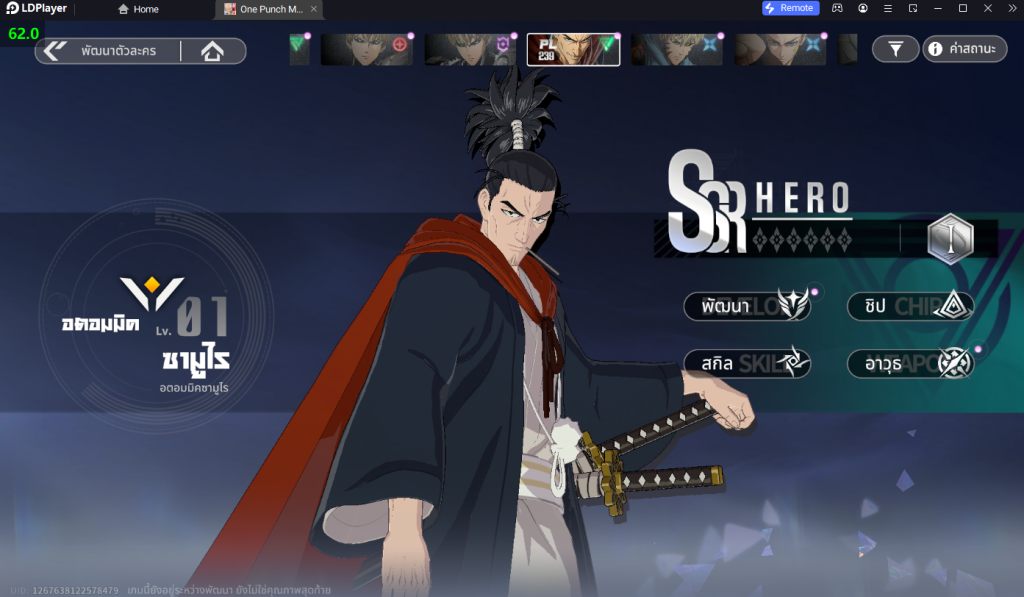Viewport: 1024px width, 597px height.
Task: Select the PL 239 Atomic Samurai thumbnail
Action: point(573,49)
